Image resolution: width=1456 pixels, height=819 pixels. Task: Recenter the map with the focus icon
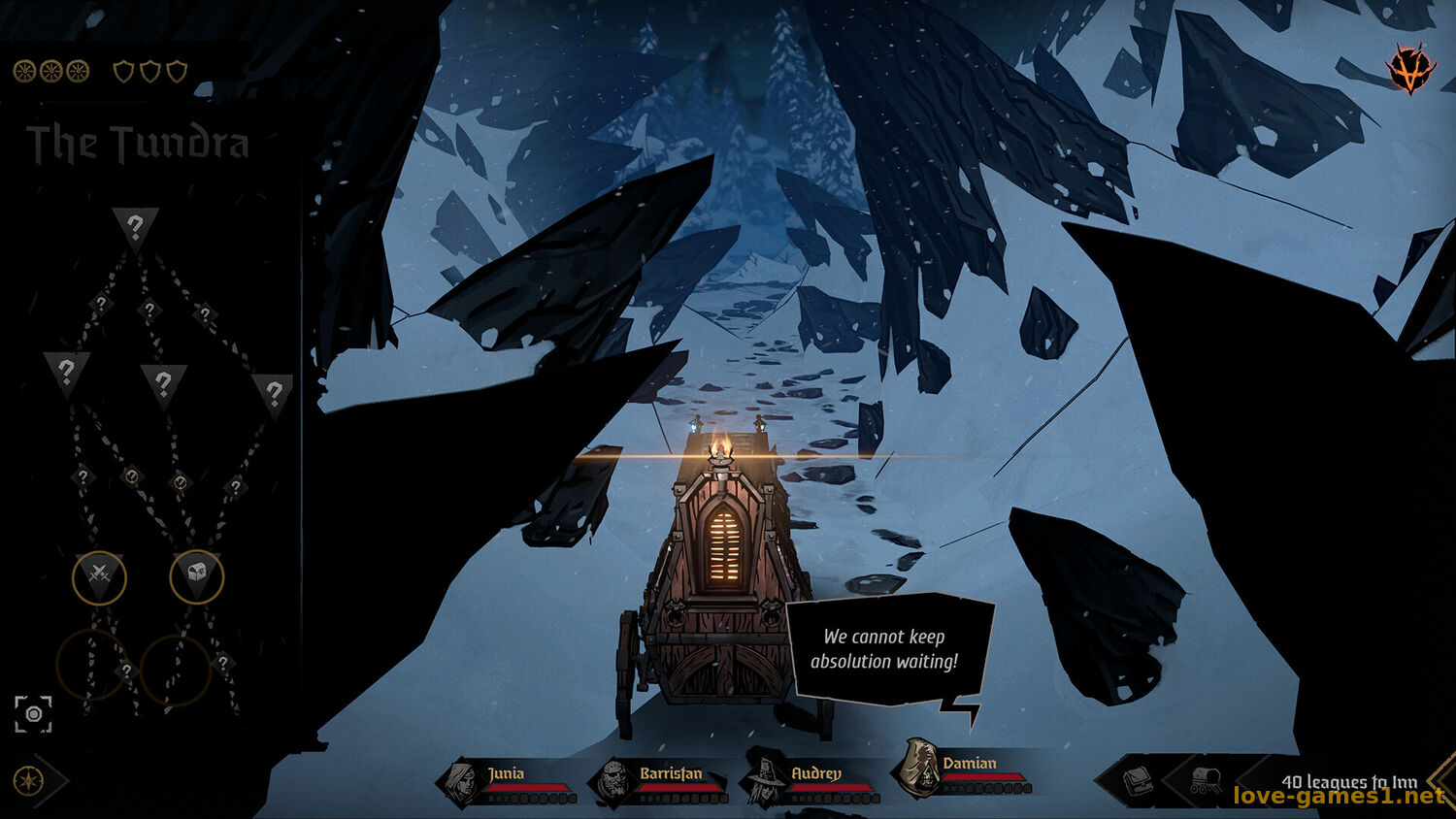click(33, 714)
